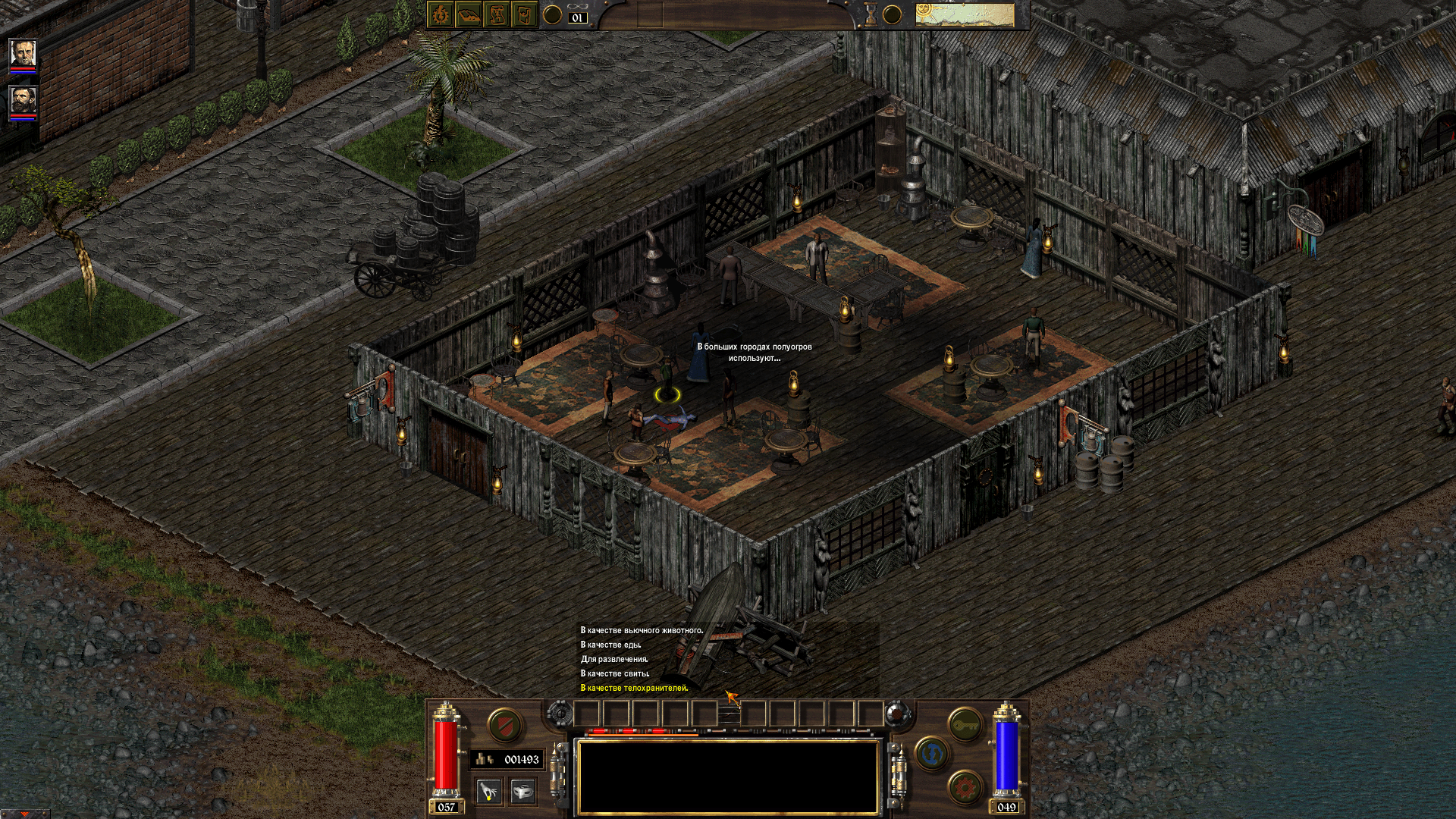Open the inventory bag icon
Image resolution: width=1456 pixels, height=819 pixels.
click(526, 14)
